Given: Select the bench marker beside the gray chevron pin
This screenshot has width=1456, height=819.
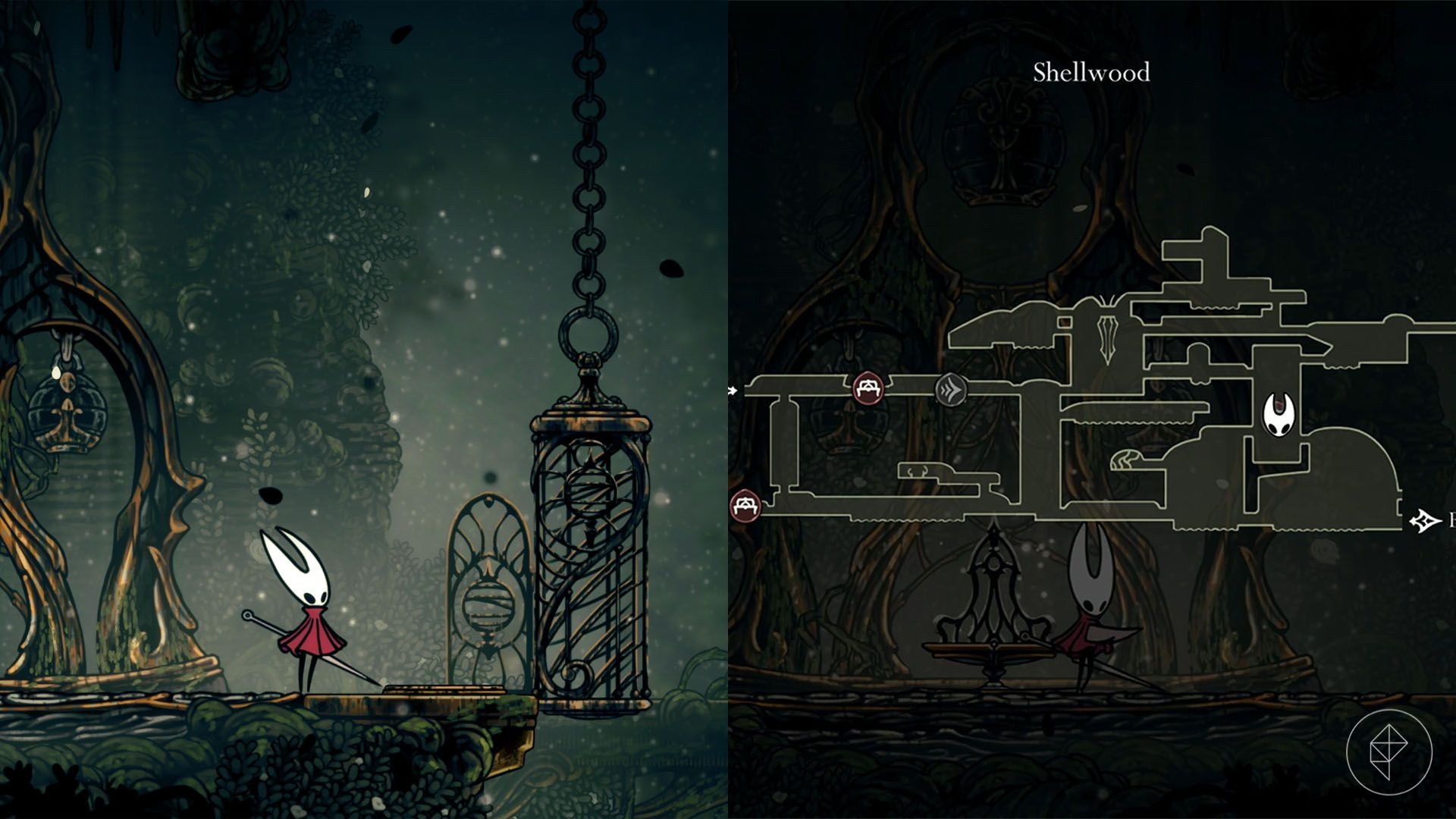Looking at the screenshot, I should click(x=867, y=388).
